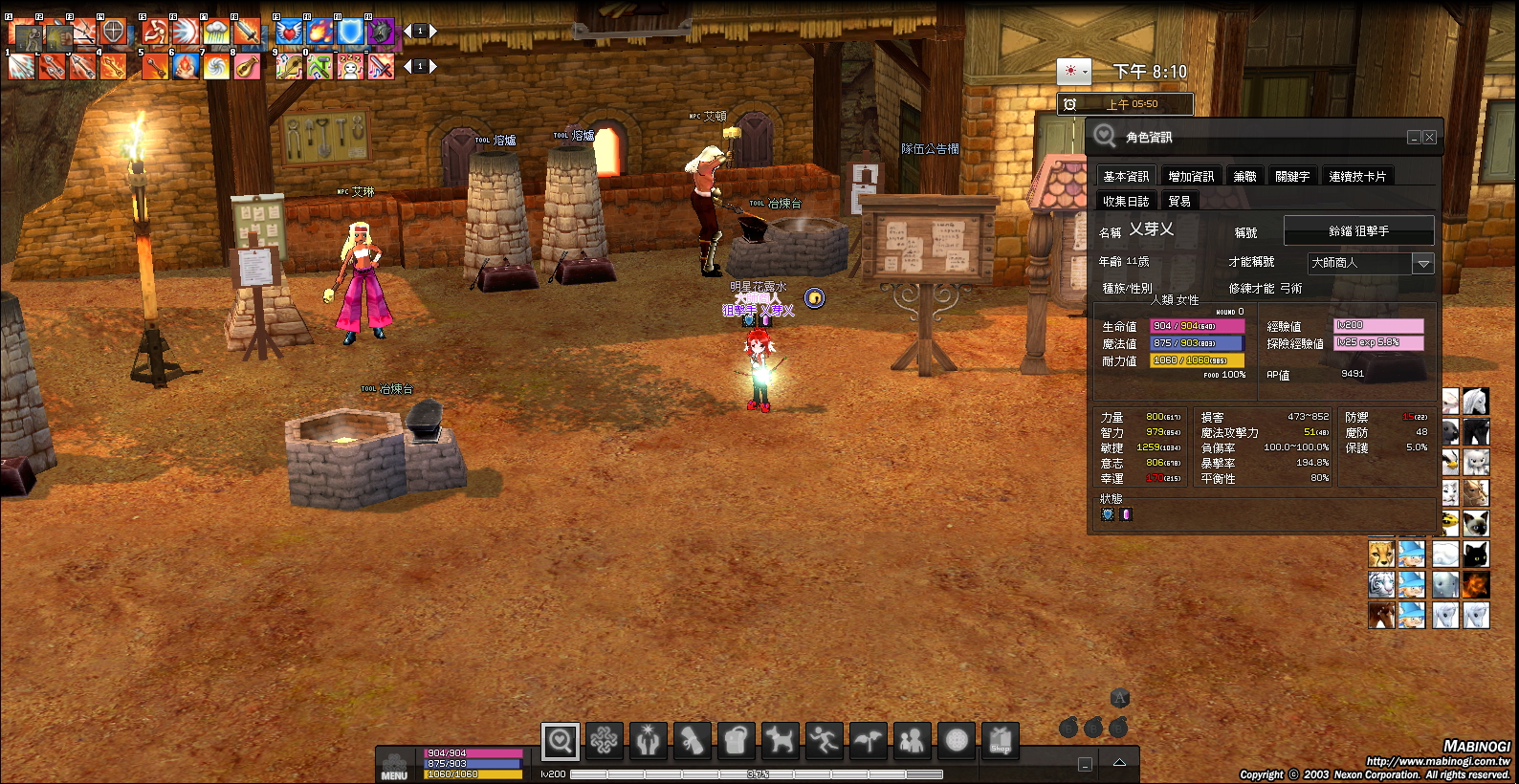The width and height of the screenshot is (1519, 784).
Task: Open the MENU button
Action: [x=395, y=767]
